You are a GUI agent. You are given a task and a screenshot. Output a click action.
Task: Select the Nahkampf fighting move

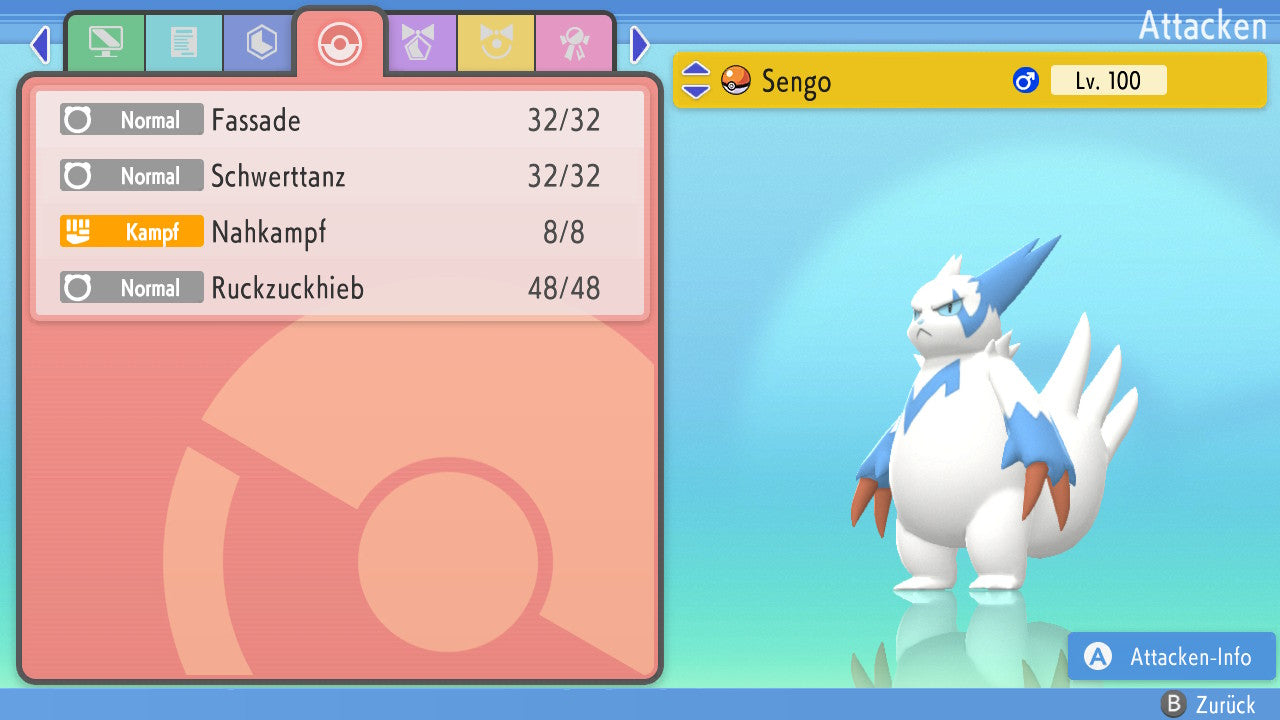point(340,233)
